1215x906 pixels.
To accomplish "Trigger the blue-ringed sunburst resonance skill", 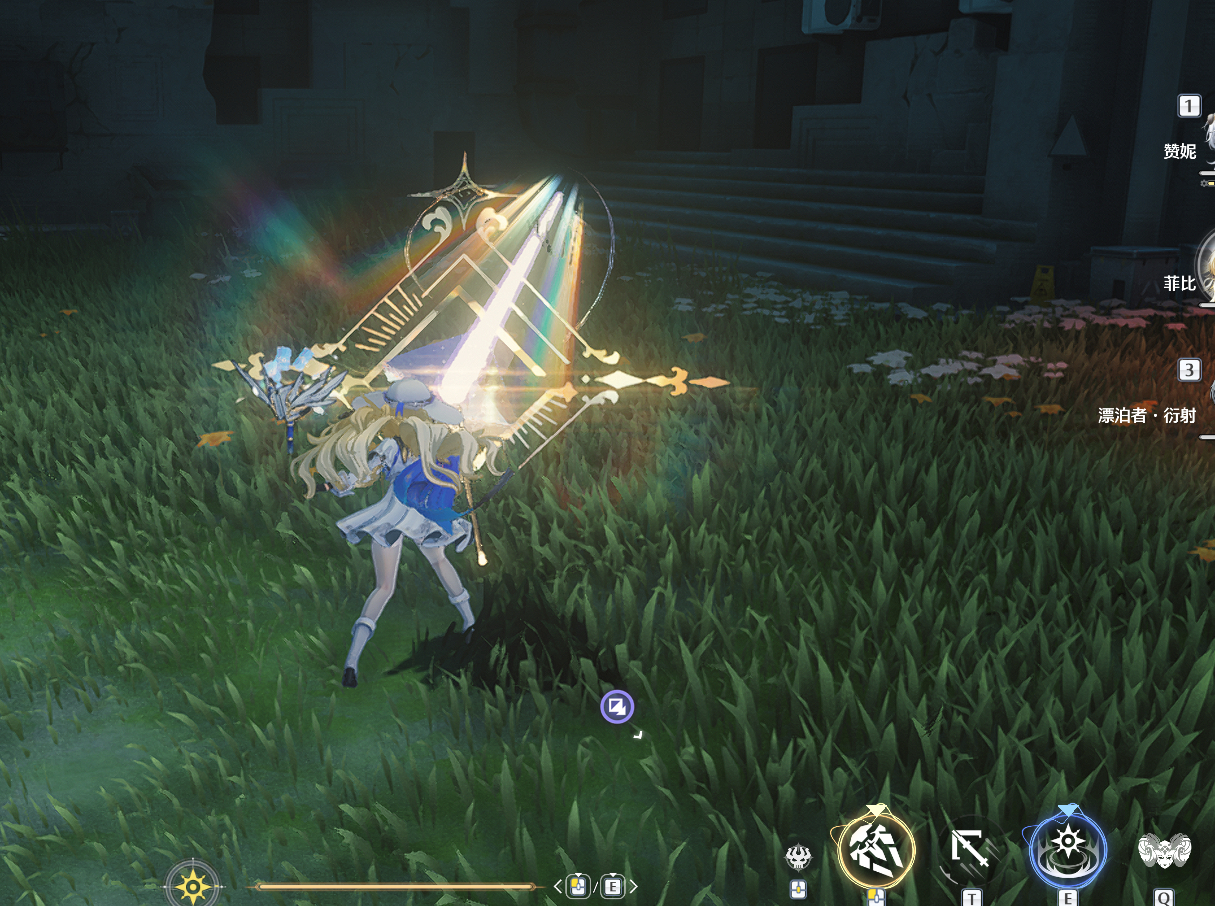I will [1068, 850].
